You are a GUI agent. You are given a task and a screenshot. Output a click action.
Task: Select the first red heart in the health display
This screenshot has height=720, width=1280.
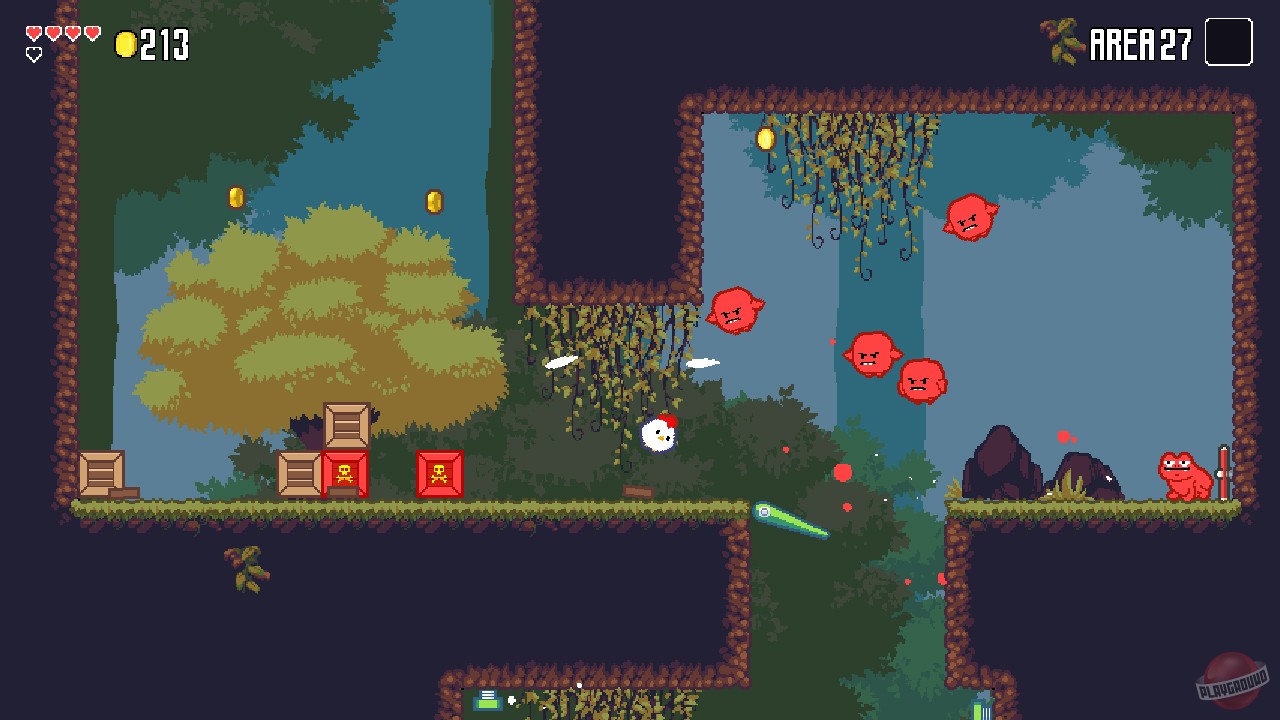coord(32,31)
